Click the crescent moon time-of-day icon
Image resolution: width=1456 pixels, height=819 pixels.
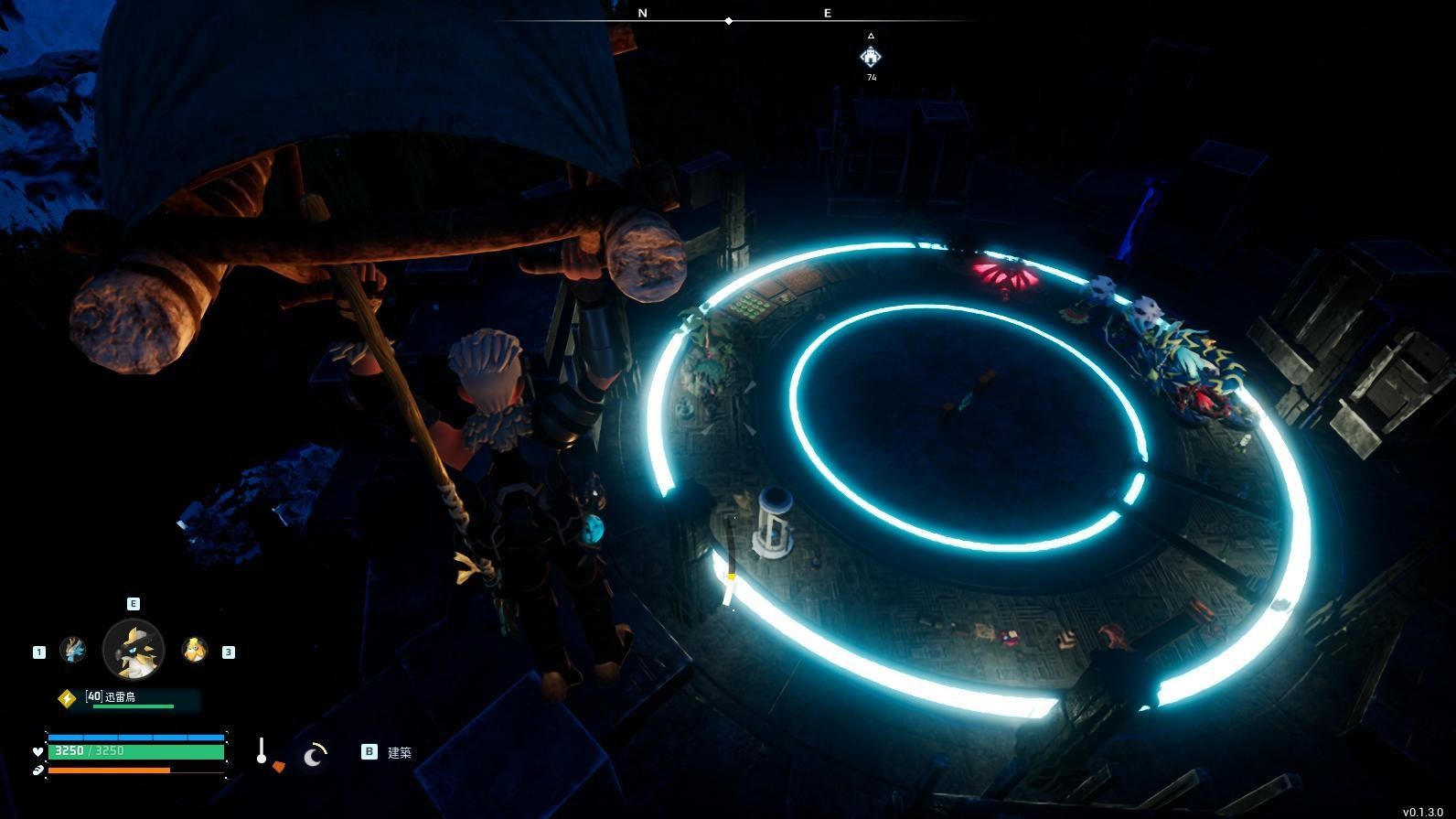pos(315,755)
